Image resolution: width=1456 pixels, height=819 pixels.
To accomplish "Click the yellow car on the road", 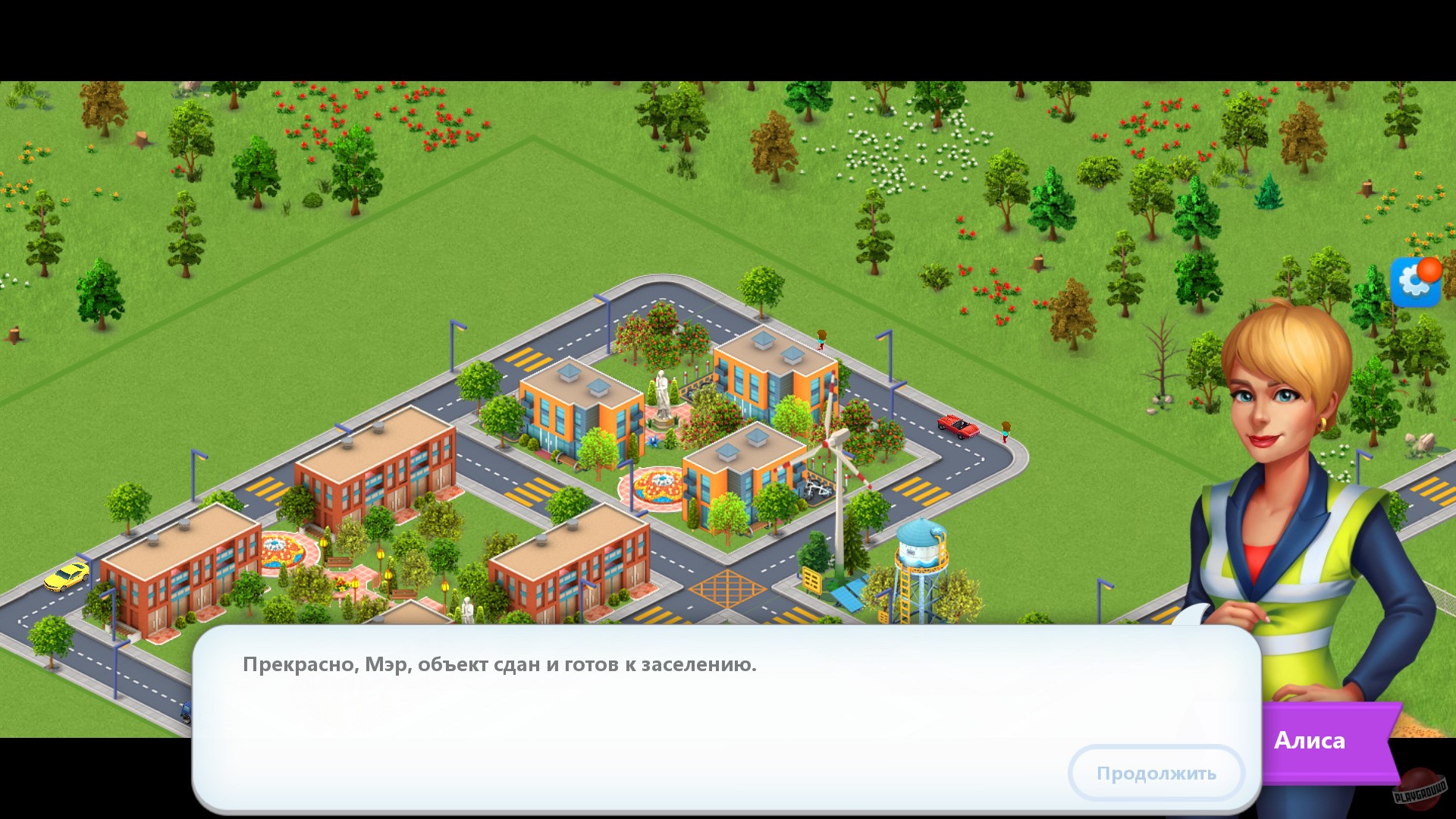I will (x=67, y=578).
